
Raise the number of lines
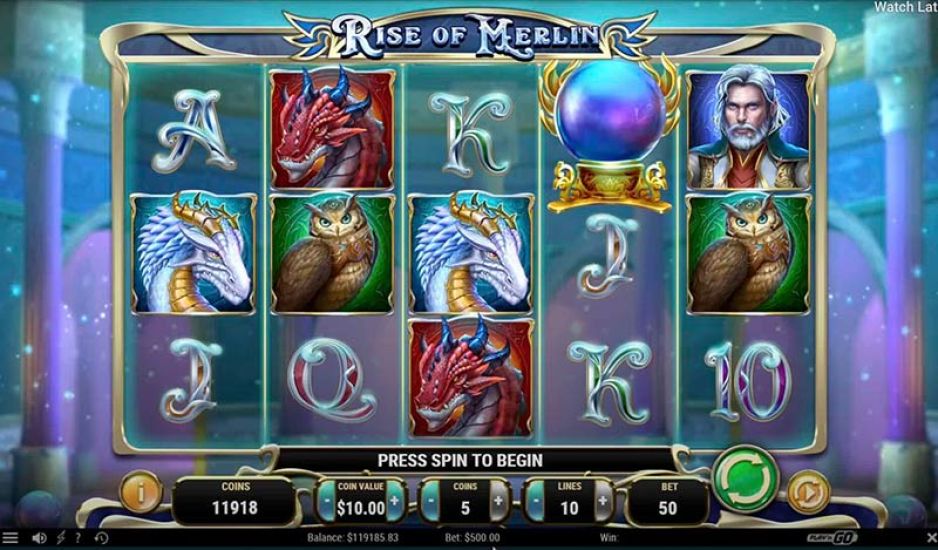(x=603, y=500)
